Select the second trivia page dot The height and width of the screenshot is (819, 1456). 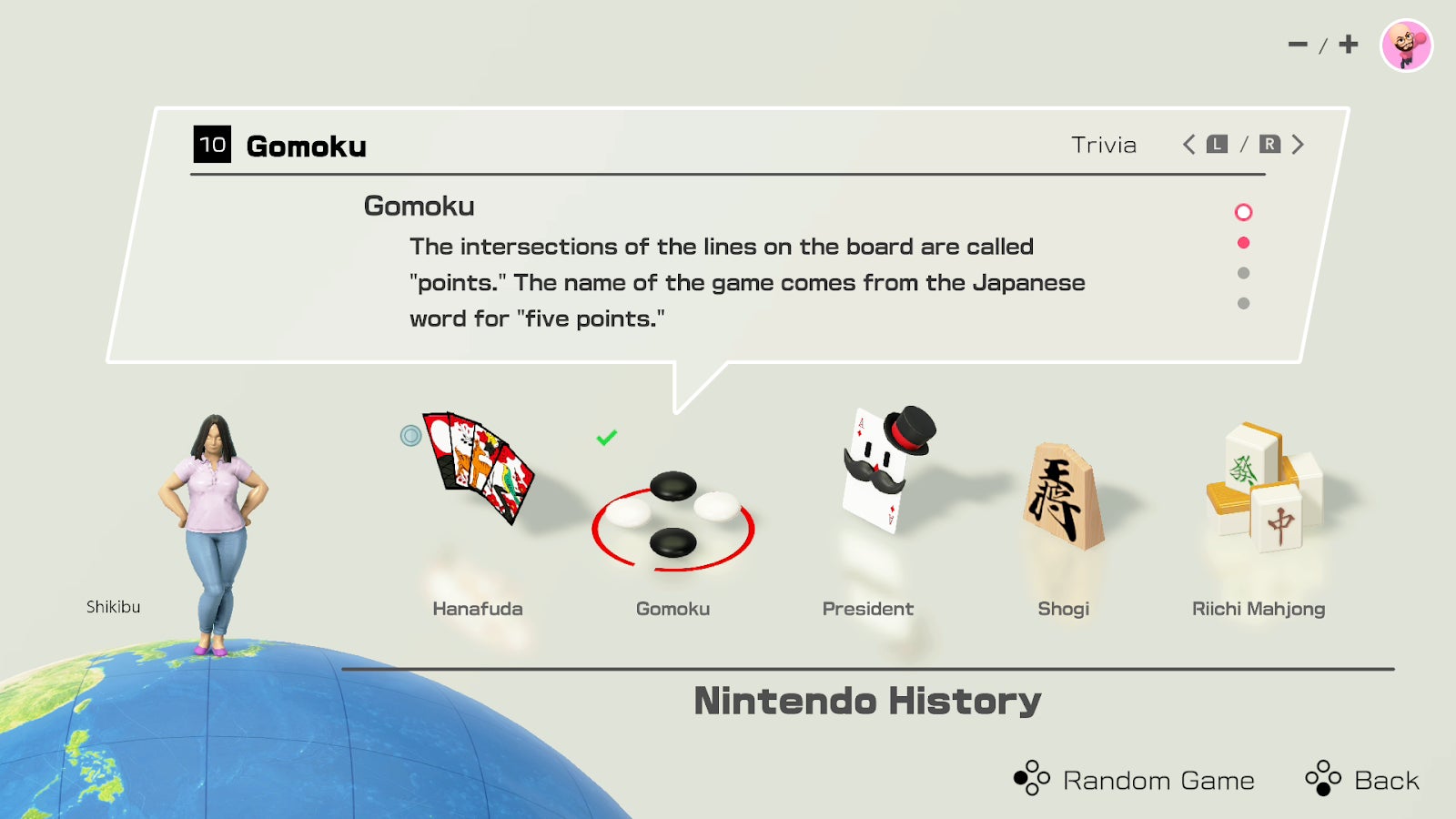pos(1245,242)
